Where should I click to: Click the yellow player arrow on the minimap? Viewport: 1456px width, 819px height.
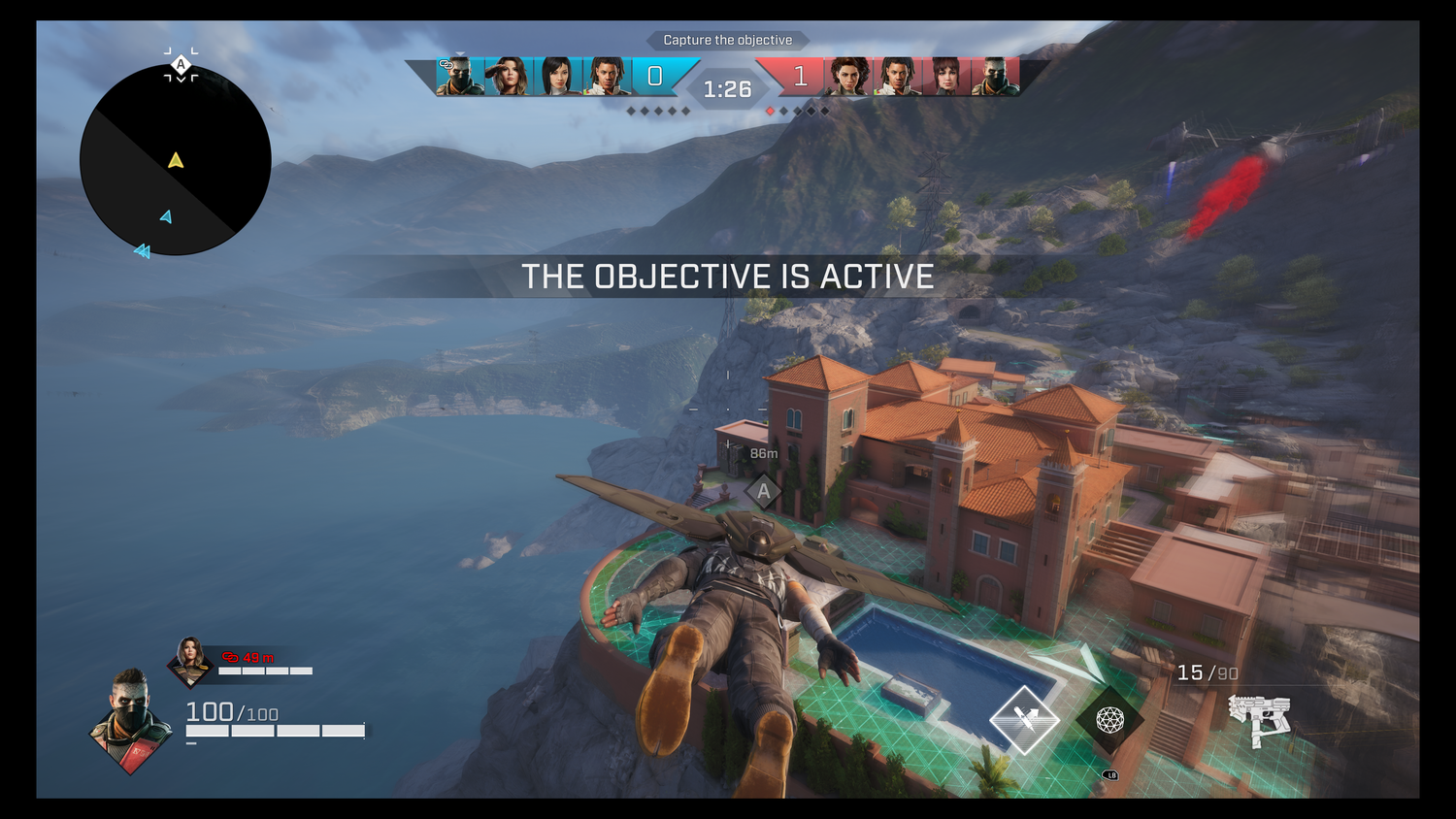click(x=176, y=160)
